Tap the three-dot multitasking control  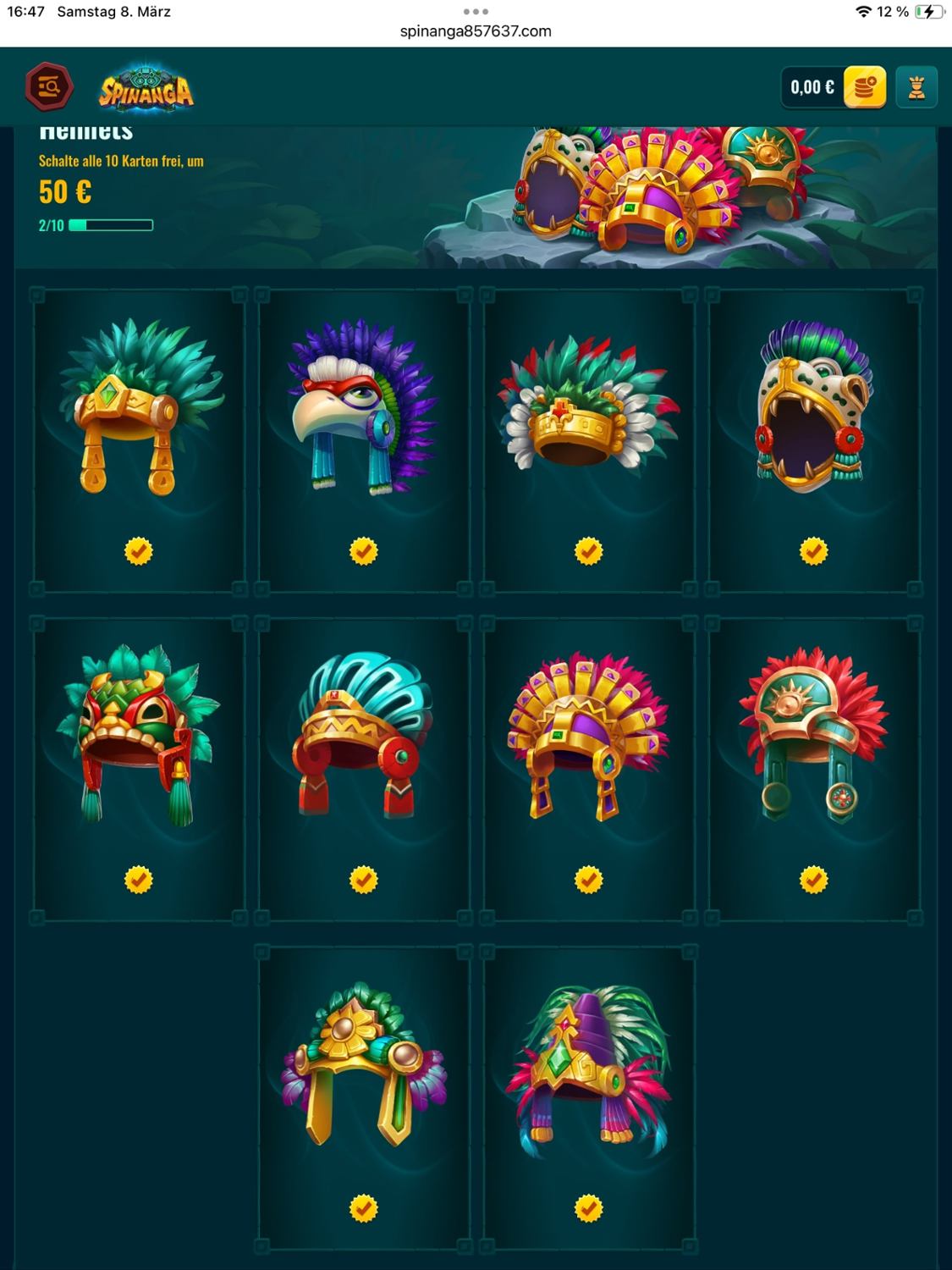[476, 12]
